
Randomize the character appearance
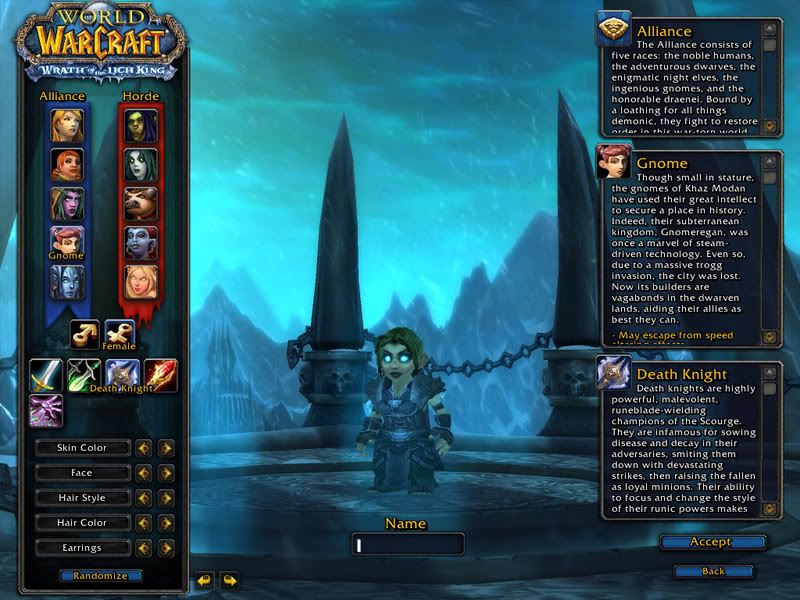pos(100,576)
